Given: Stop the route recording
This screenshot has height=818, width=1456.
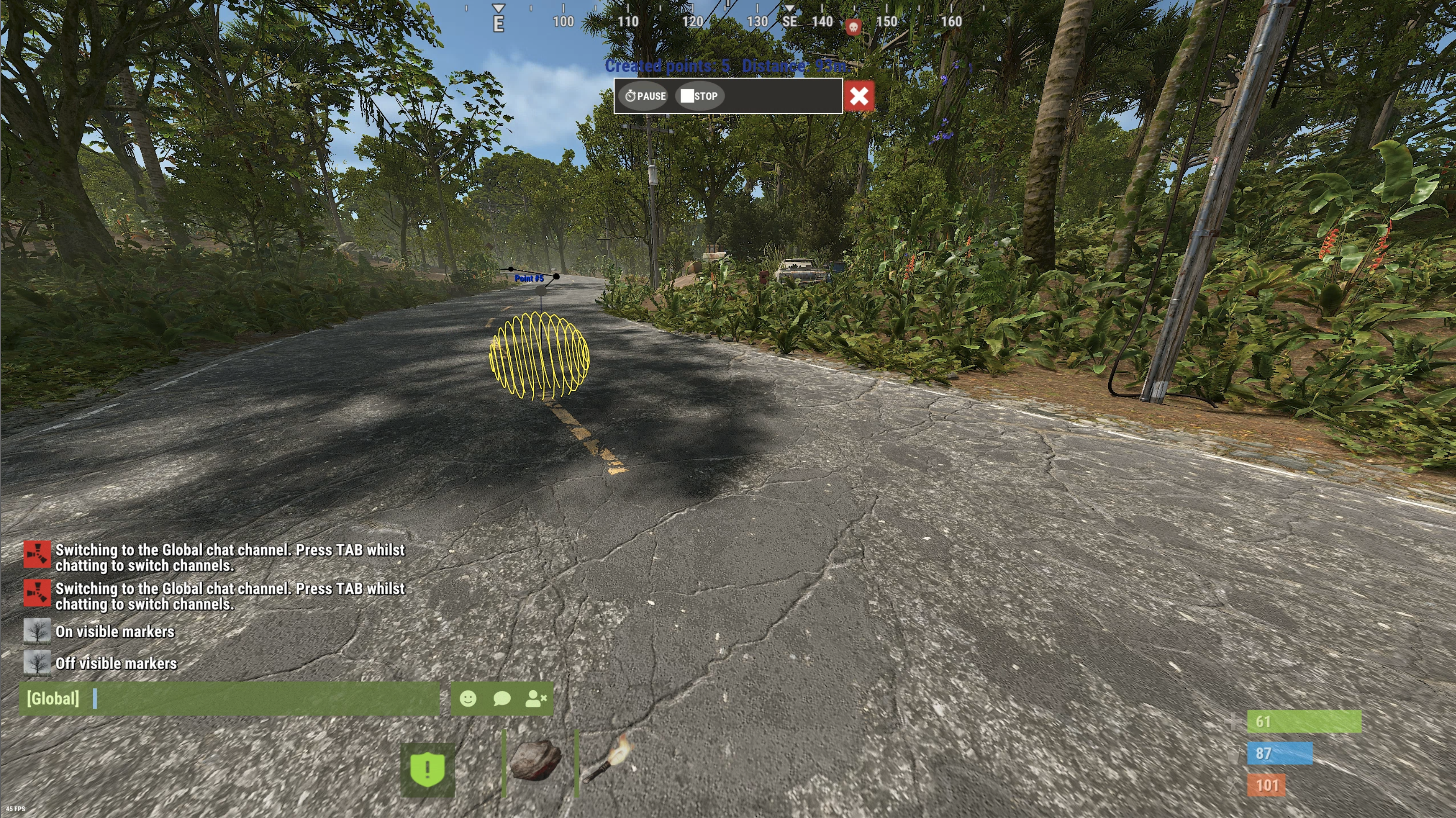Looking at the screenshot, I should (x=699, y=96).
